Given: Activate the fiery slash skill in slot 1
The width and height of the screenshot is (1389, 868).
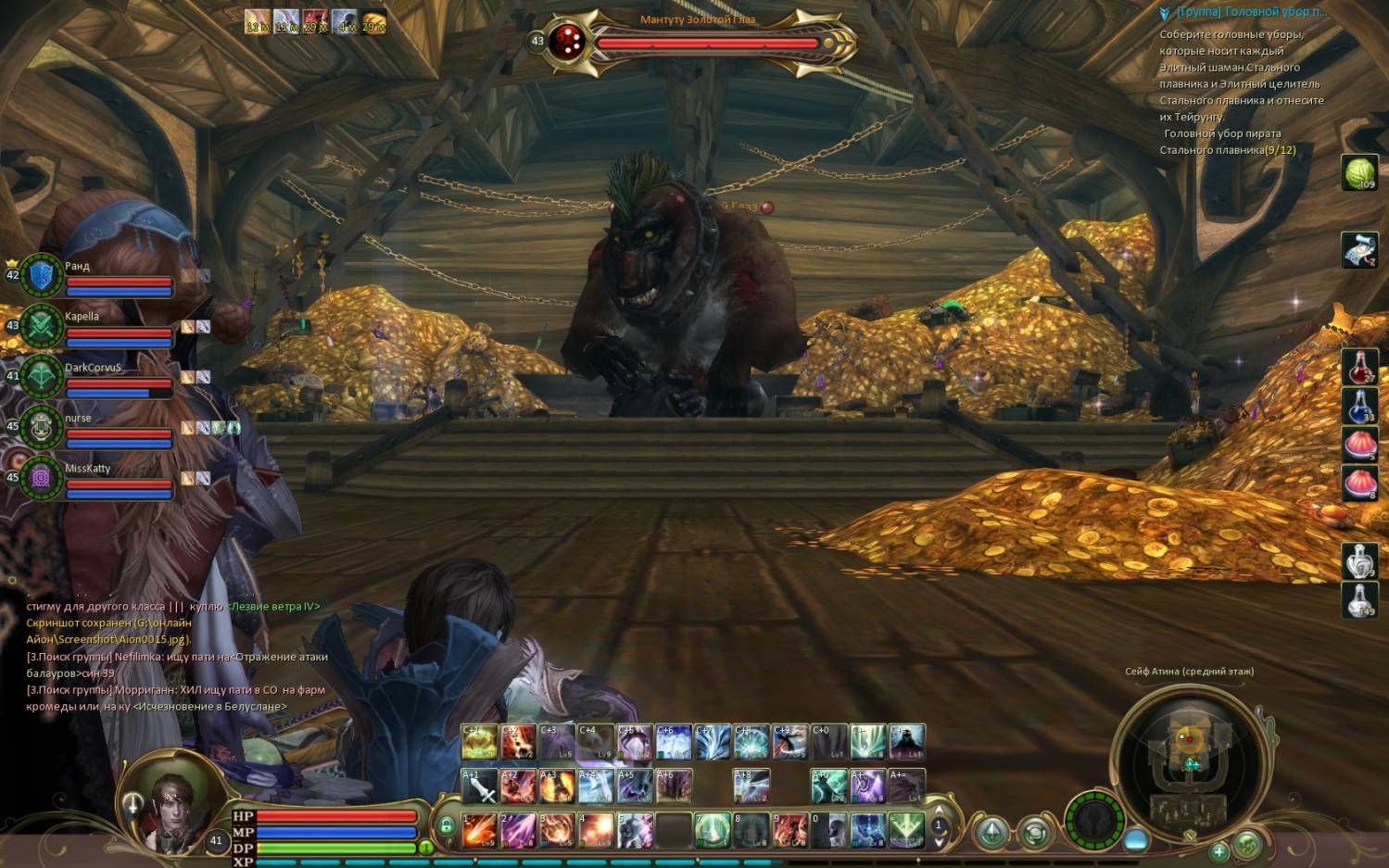Looking at the screenshot, I should point(479,829).
